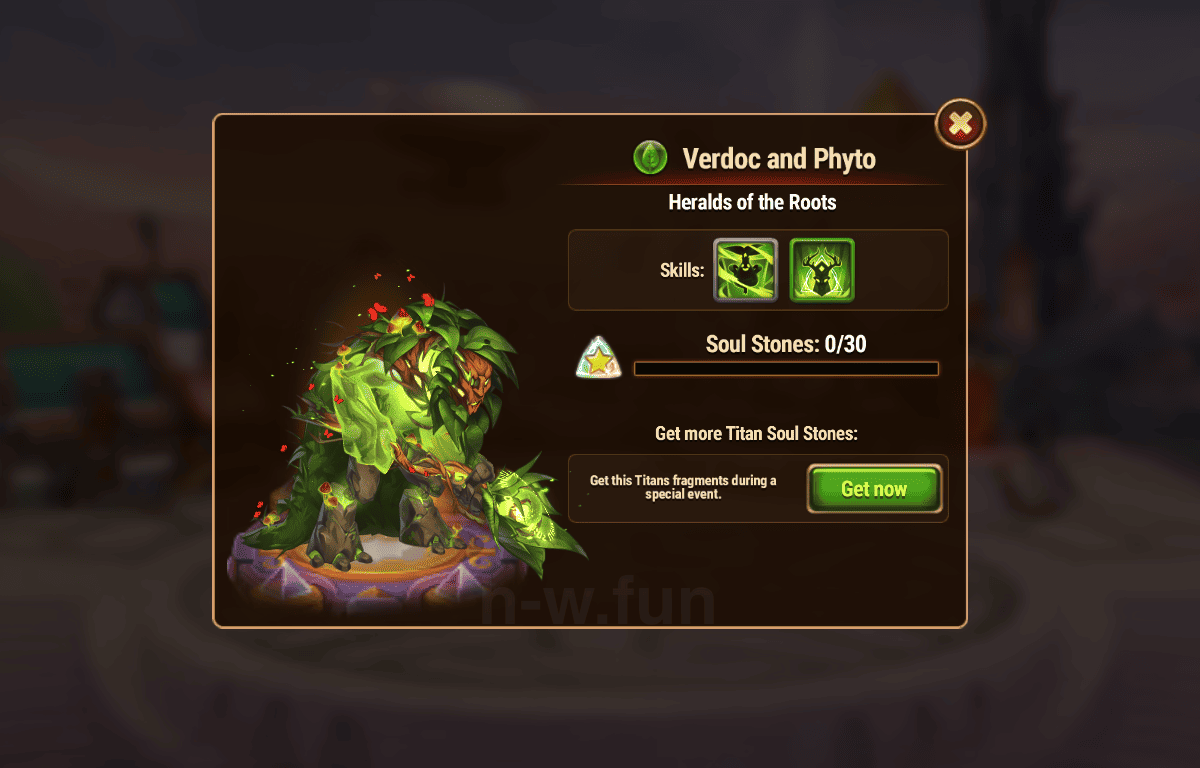Select the second skill icon with antlered figure
The width and height of the screenshot is (1200, 768).
point(822,270)
